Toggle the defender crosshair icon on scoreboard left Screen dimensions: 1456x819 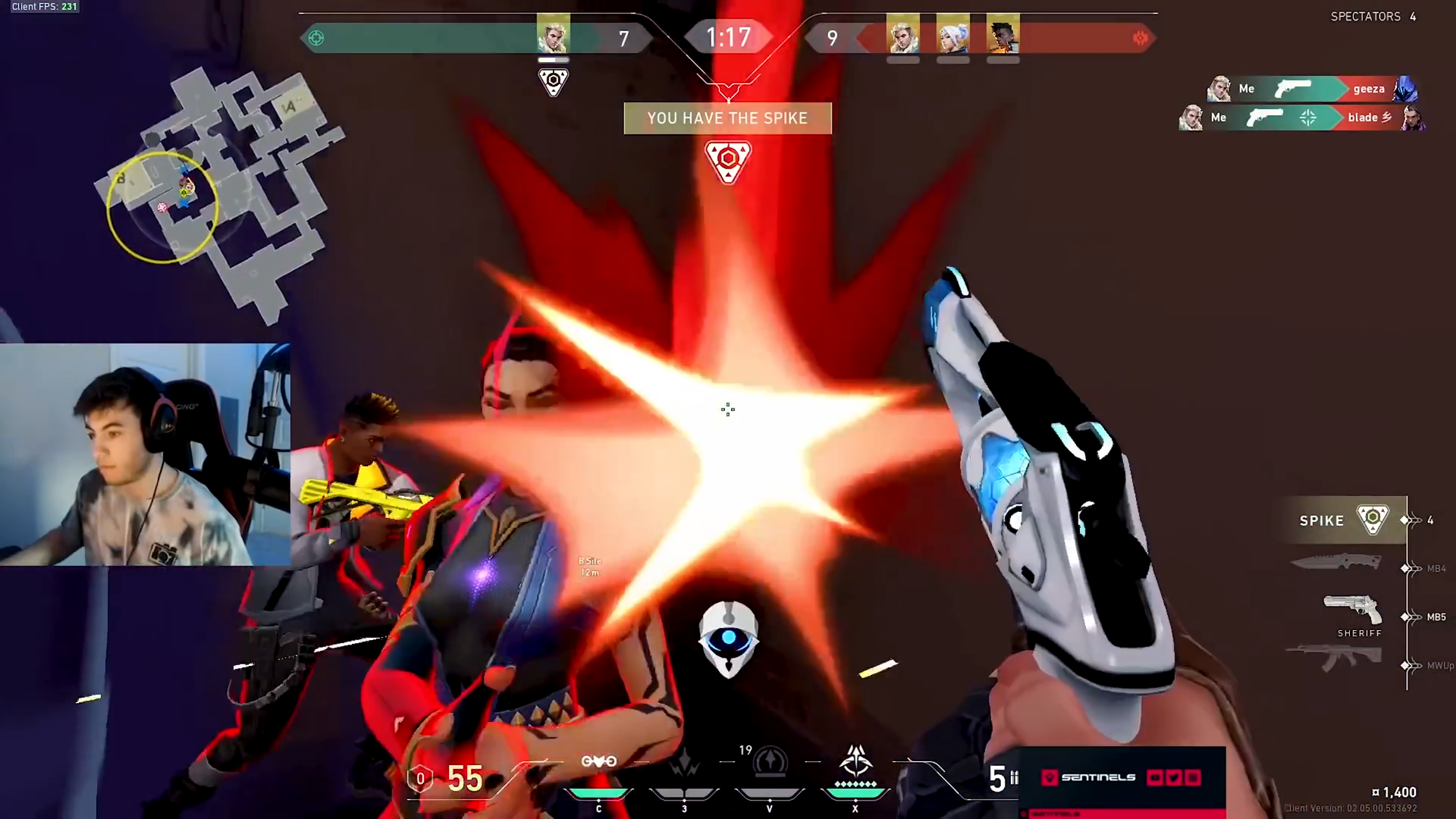tap(316, 37)
